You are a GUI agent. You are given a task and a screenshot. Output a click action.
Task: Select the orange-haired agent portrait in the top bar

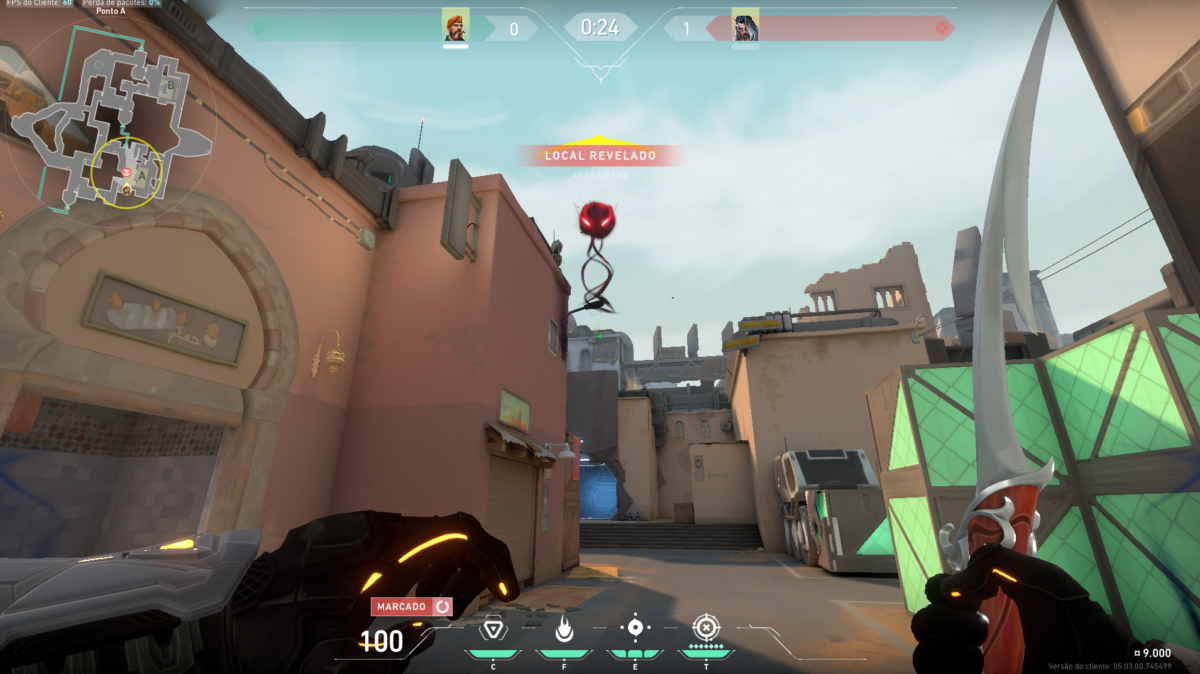(x=456, y=25)
